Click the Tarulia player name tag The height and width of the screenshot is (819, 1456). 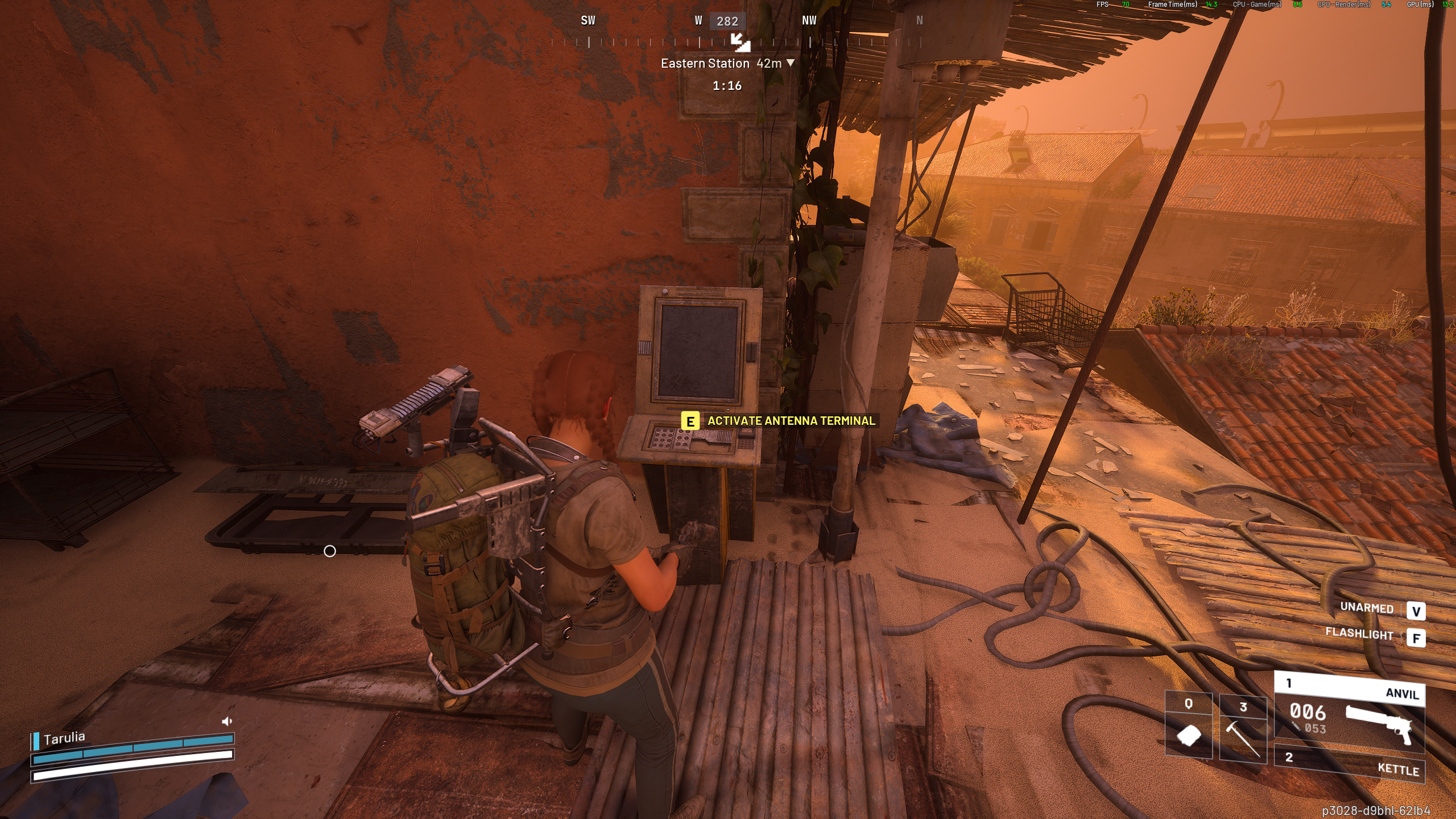[64, 738]
